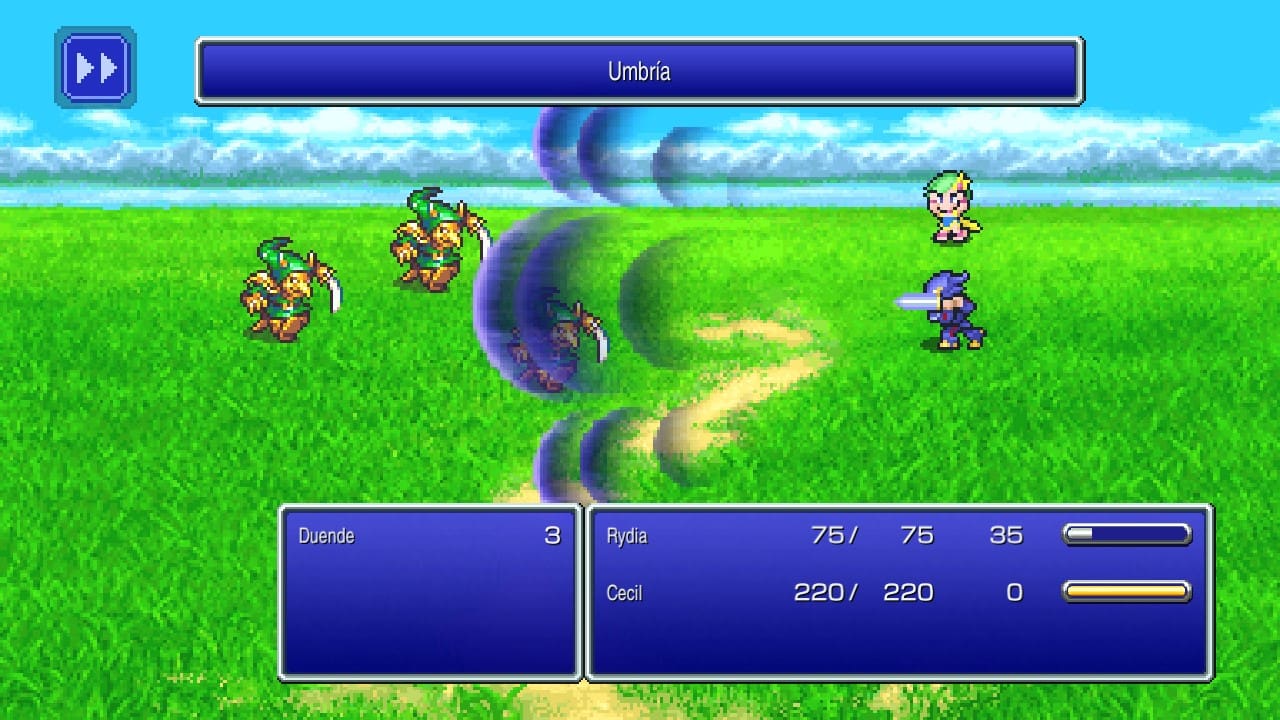Screen dimensions: 1280x720
Task: Click Cecil's MP value of 0
Action: (1015, 592)
